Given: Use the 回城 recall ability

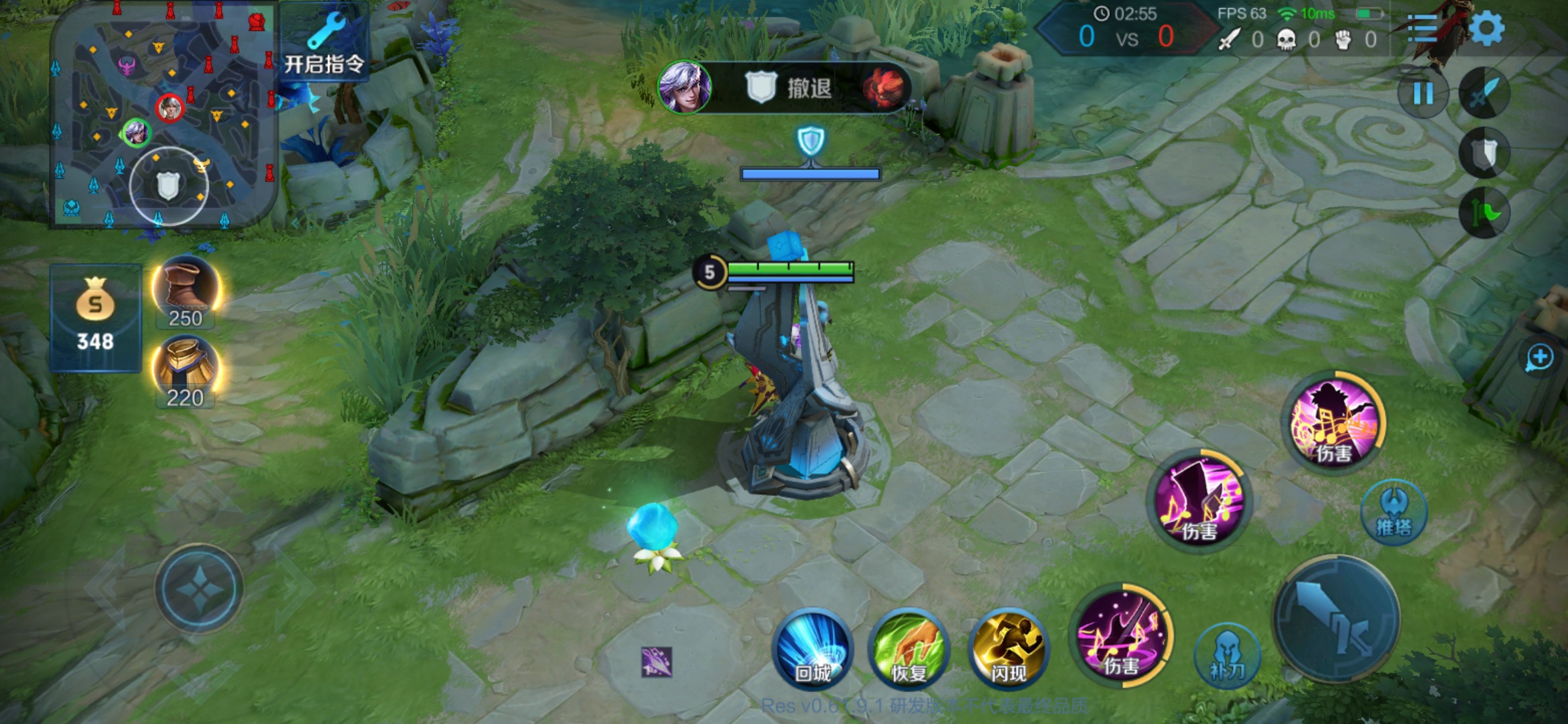Looking at the screenshot, I should tap(813, 650).
